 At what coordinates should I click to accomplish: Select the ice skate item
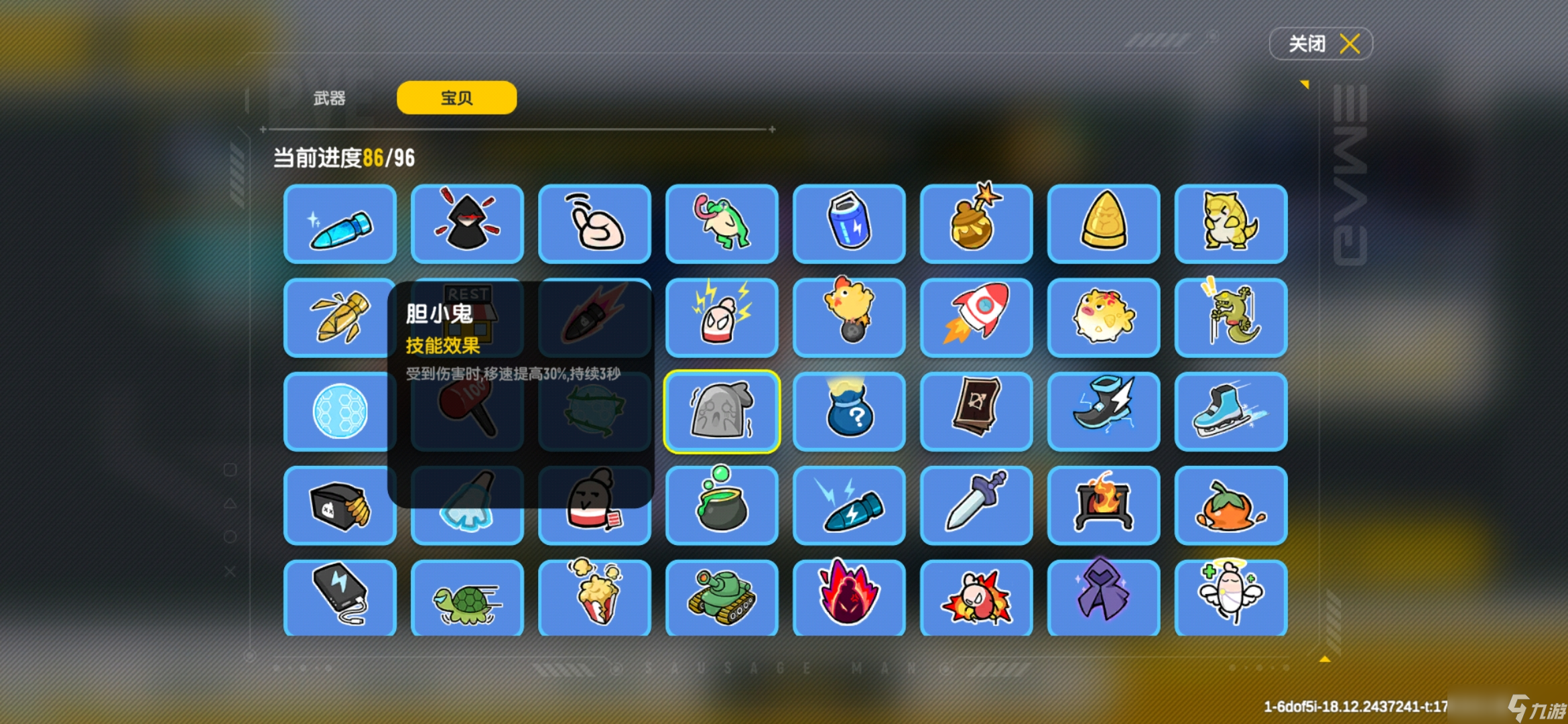(1231, 412)
